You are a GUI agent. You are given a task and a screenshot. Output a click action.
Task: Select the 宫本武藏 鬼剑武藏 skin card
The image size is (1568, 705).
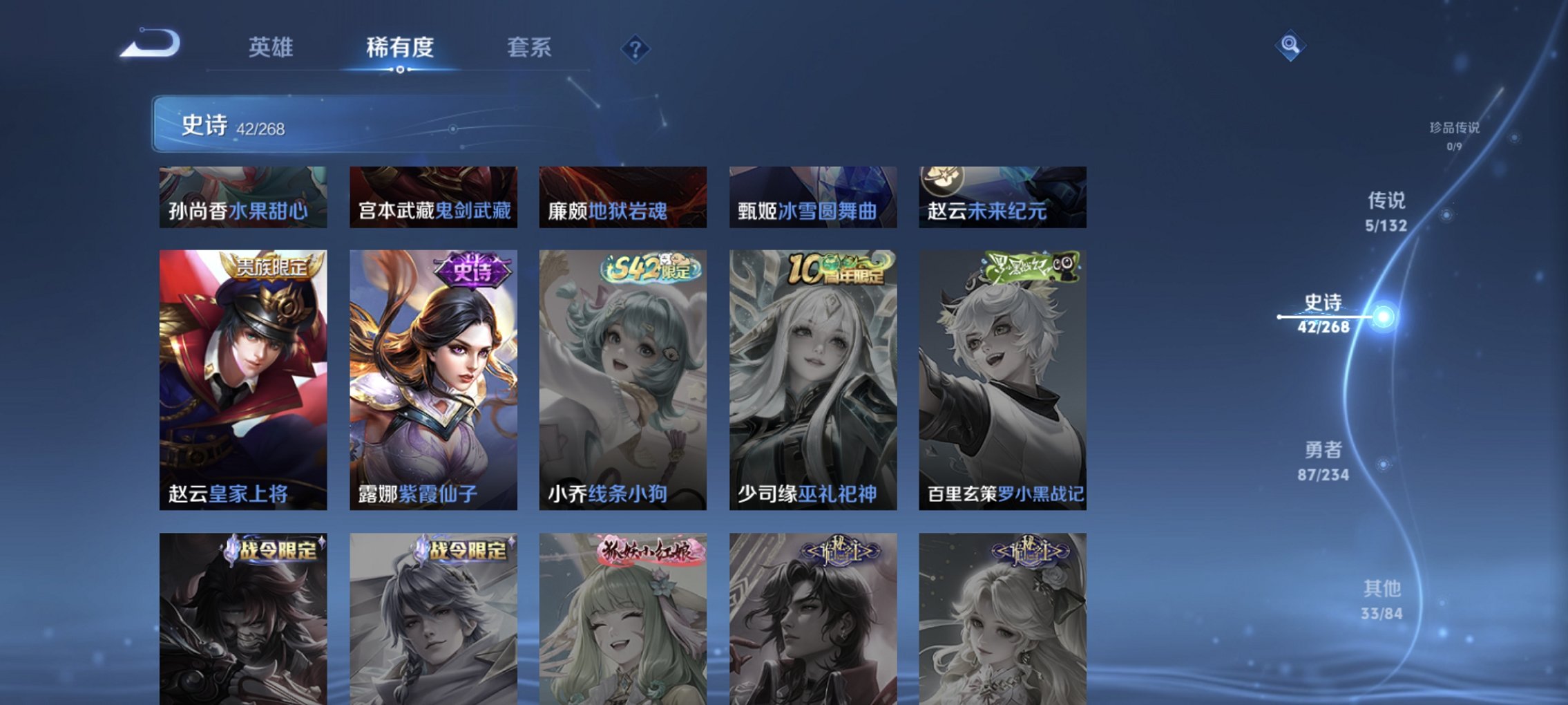[x=432, y=197]
